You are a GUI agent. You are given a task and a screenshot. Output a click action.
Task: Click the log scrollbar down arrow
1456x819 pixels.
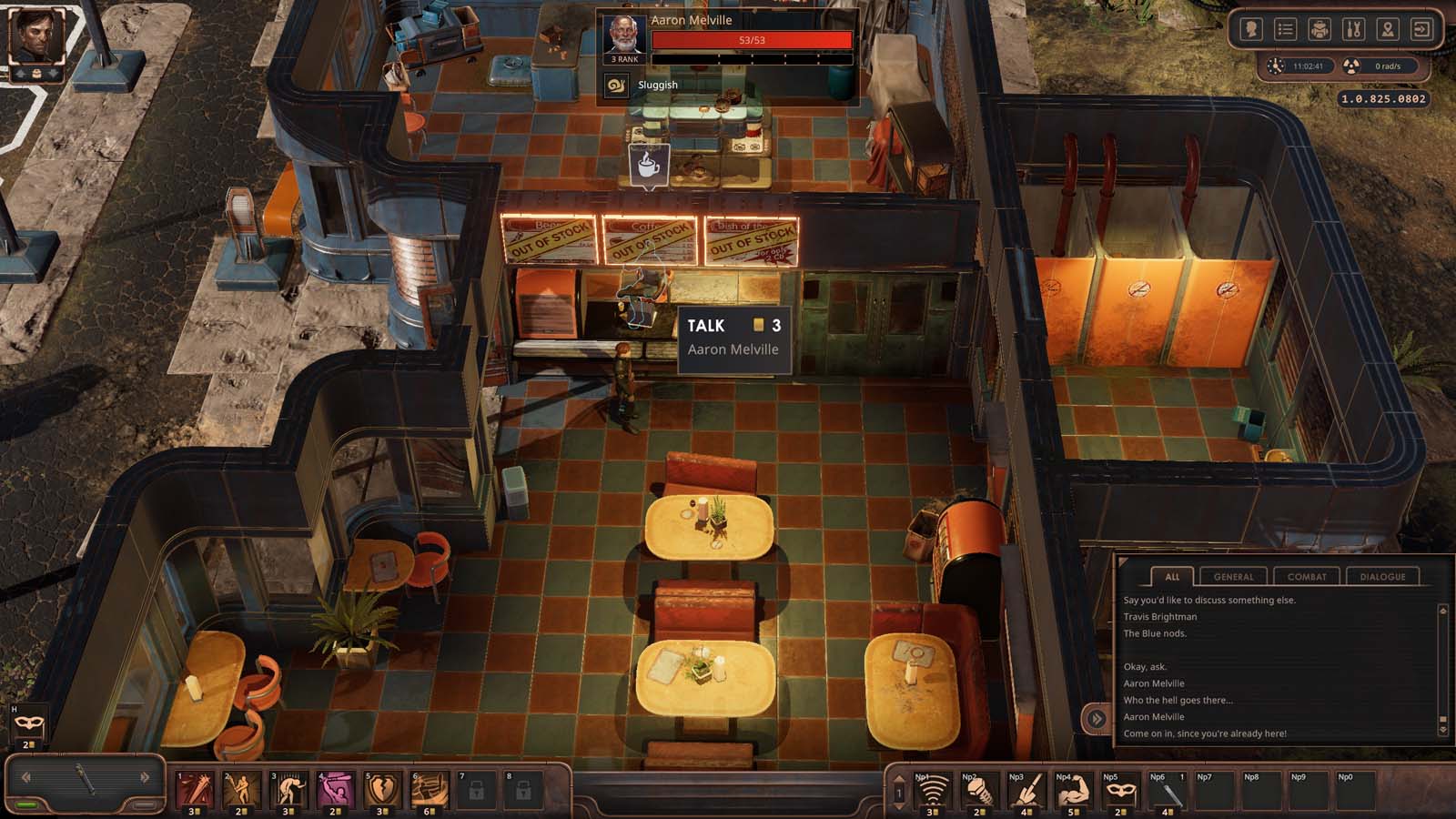coord(1443,730)
